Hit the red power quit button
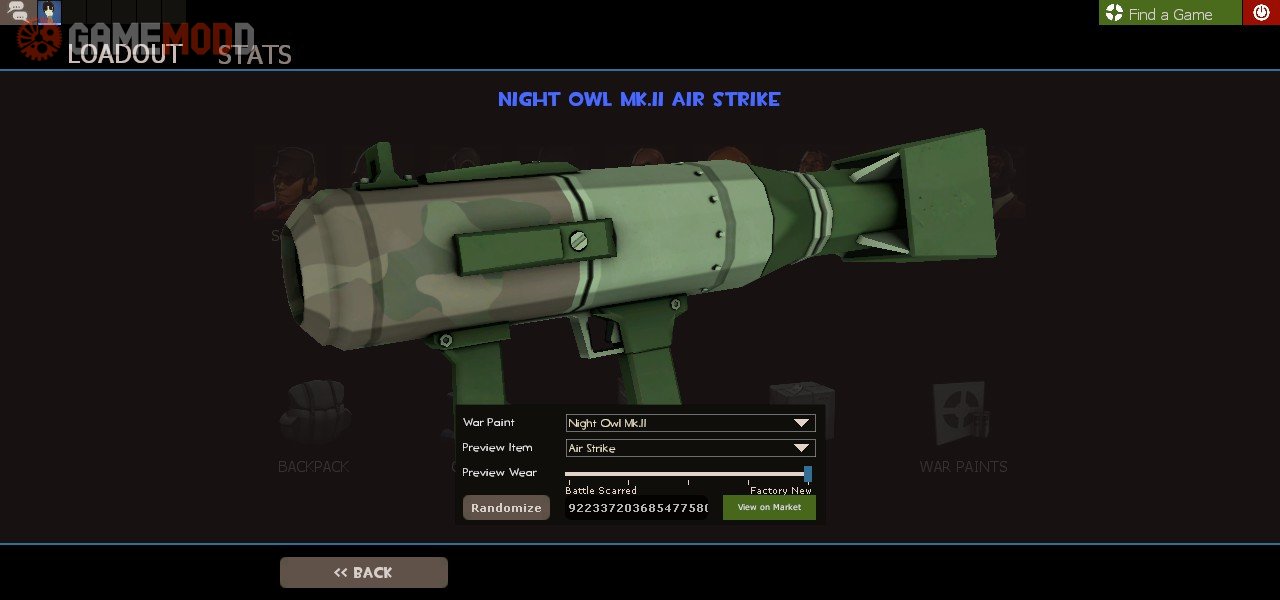Viewport: 1280px width, 600px height. tap(1261, 13)
